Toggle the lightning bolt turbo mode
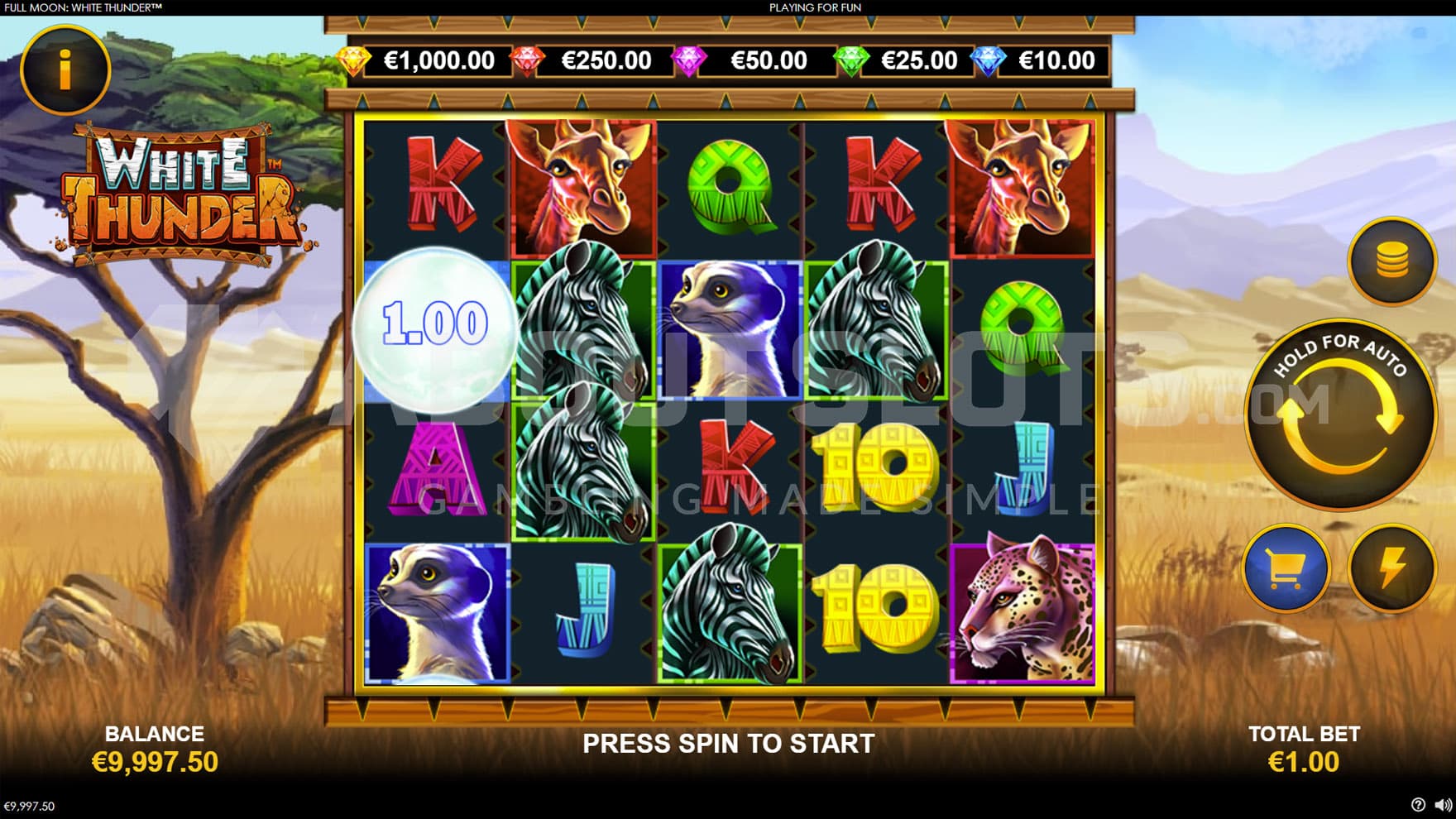This screenshot has width=1456, height=819. coord(1391,568)
